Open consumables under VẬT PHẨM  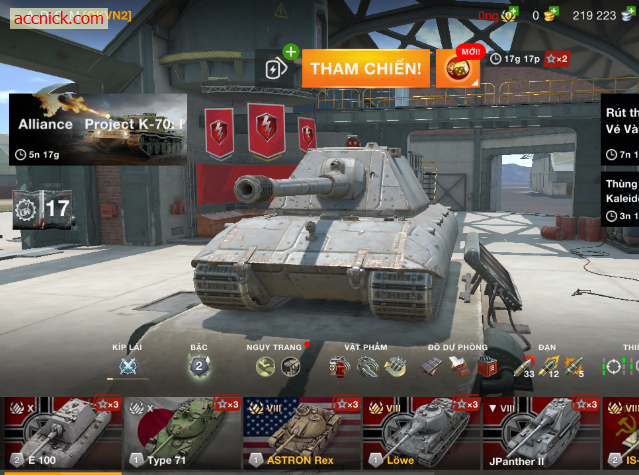tap(367, 367)
